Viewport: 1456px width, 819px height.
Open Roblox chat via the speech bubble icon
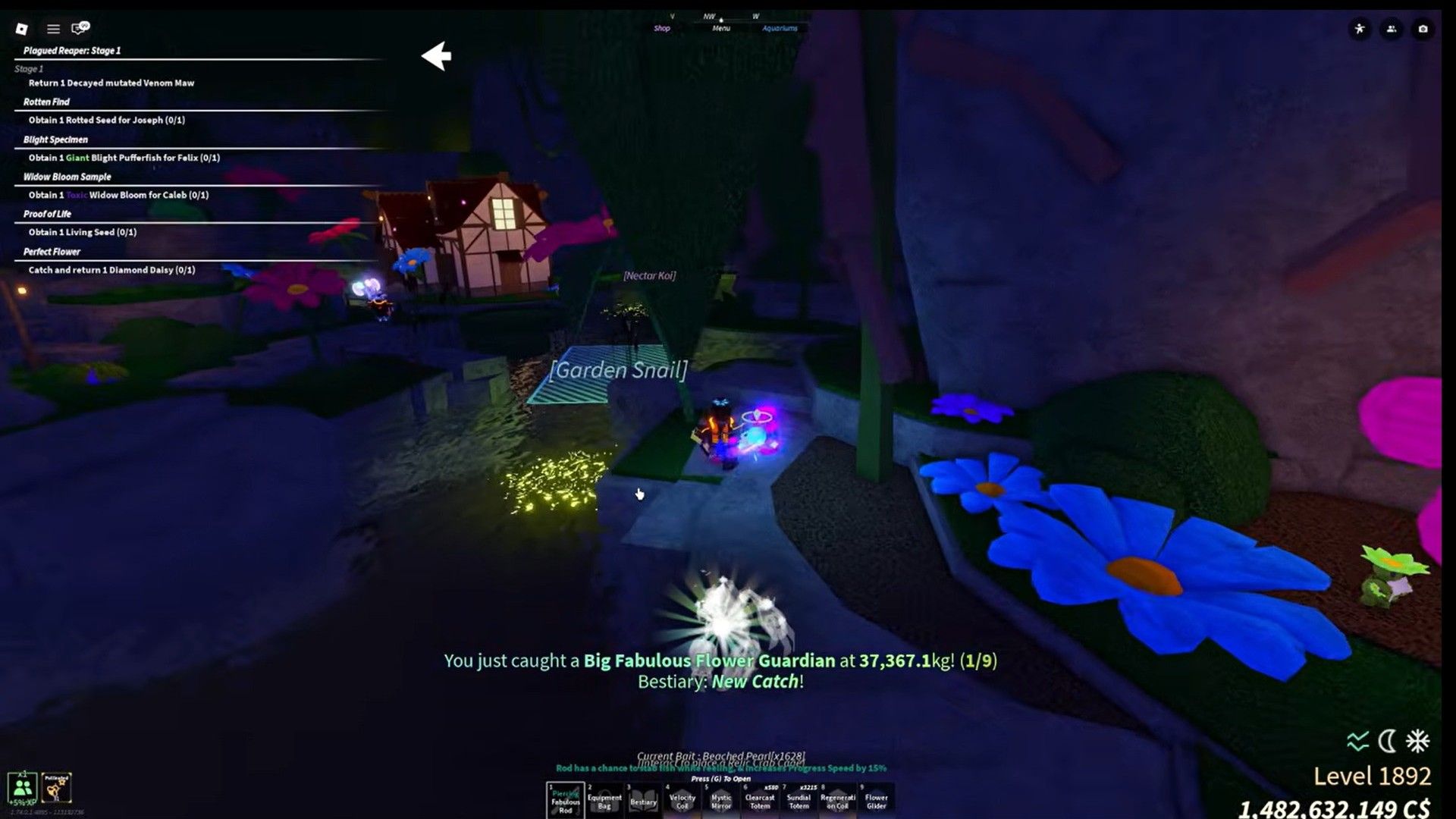[78, 29]
